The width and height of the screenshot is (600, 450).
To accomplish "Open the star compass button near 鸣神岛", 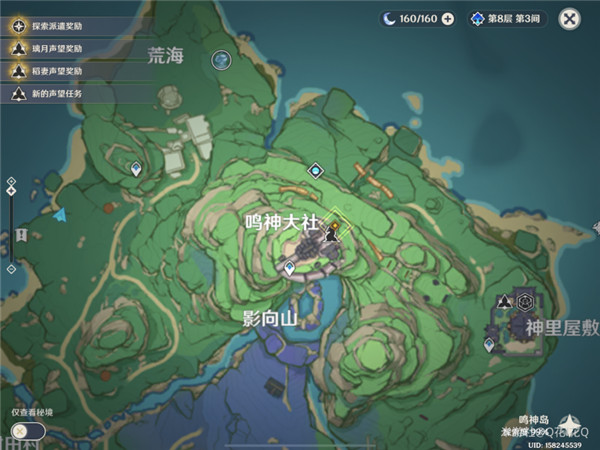I will 572,423.
